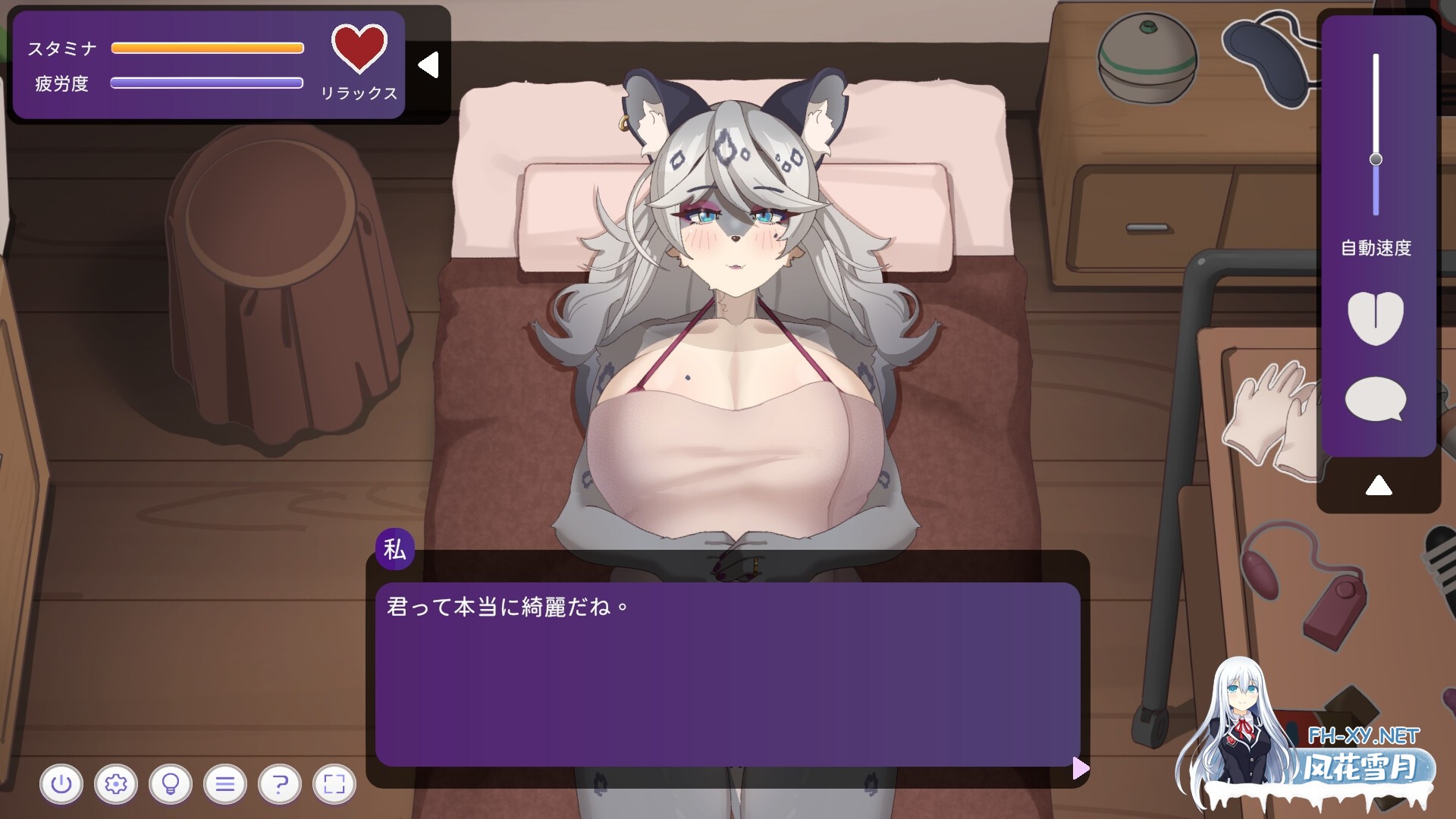This screenshot has width=1456, height=819.
Task: Click the 自動速度 auto speed label
Action: point(1376,246)
